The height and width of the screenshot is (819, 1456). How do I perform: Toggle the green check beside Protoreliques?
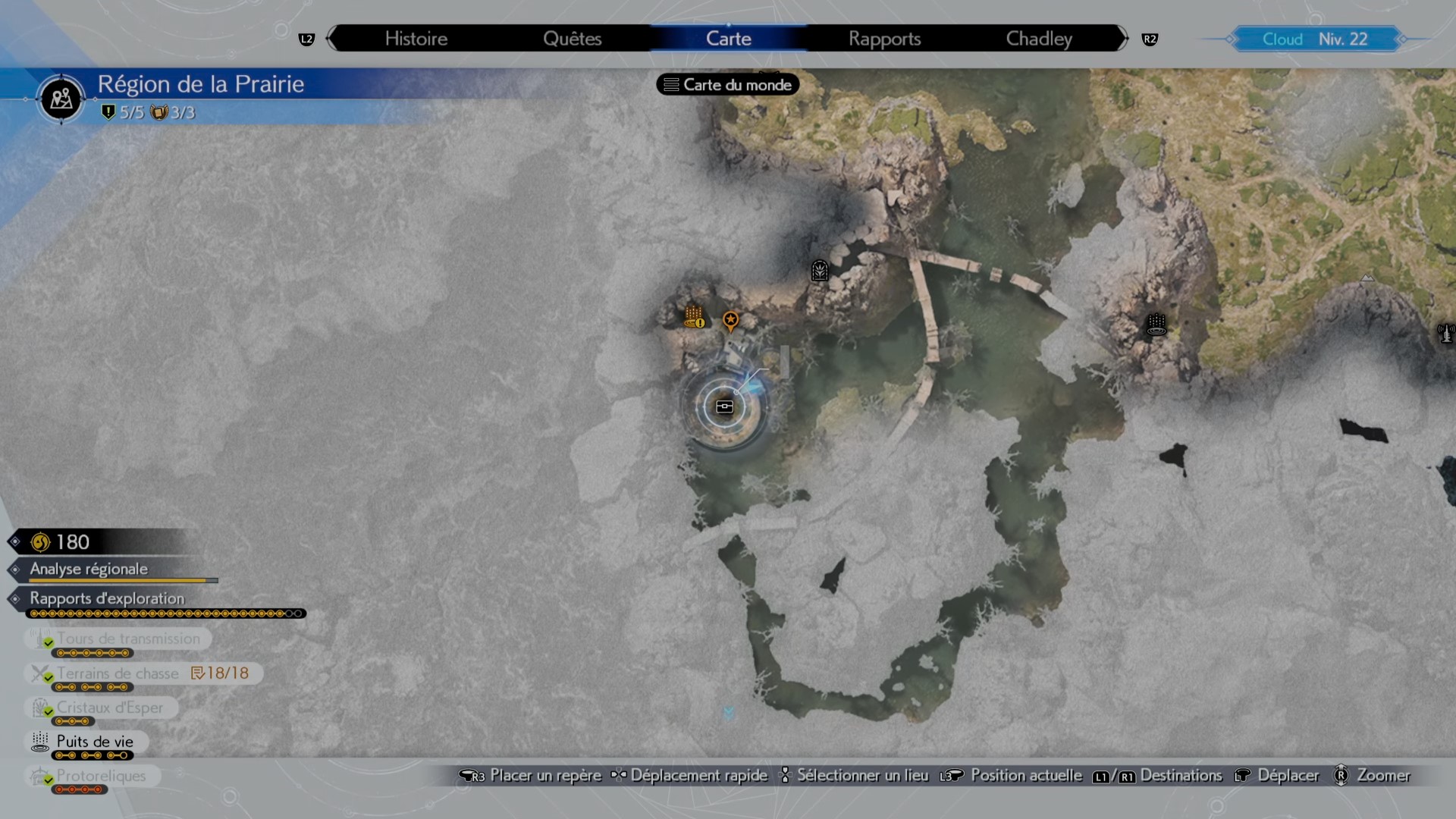[x=49, y=781]
